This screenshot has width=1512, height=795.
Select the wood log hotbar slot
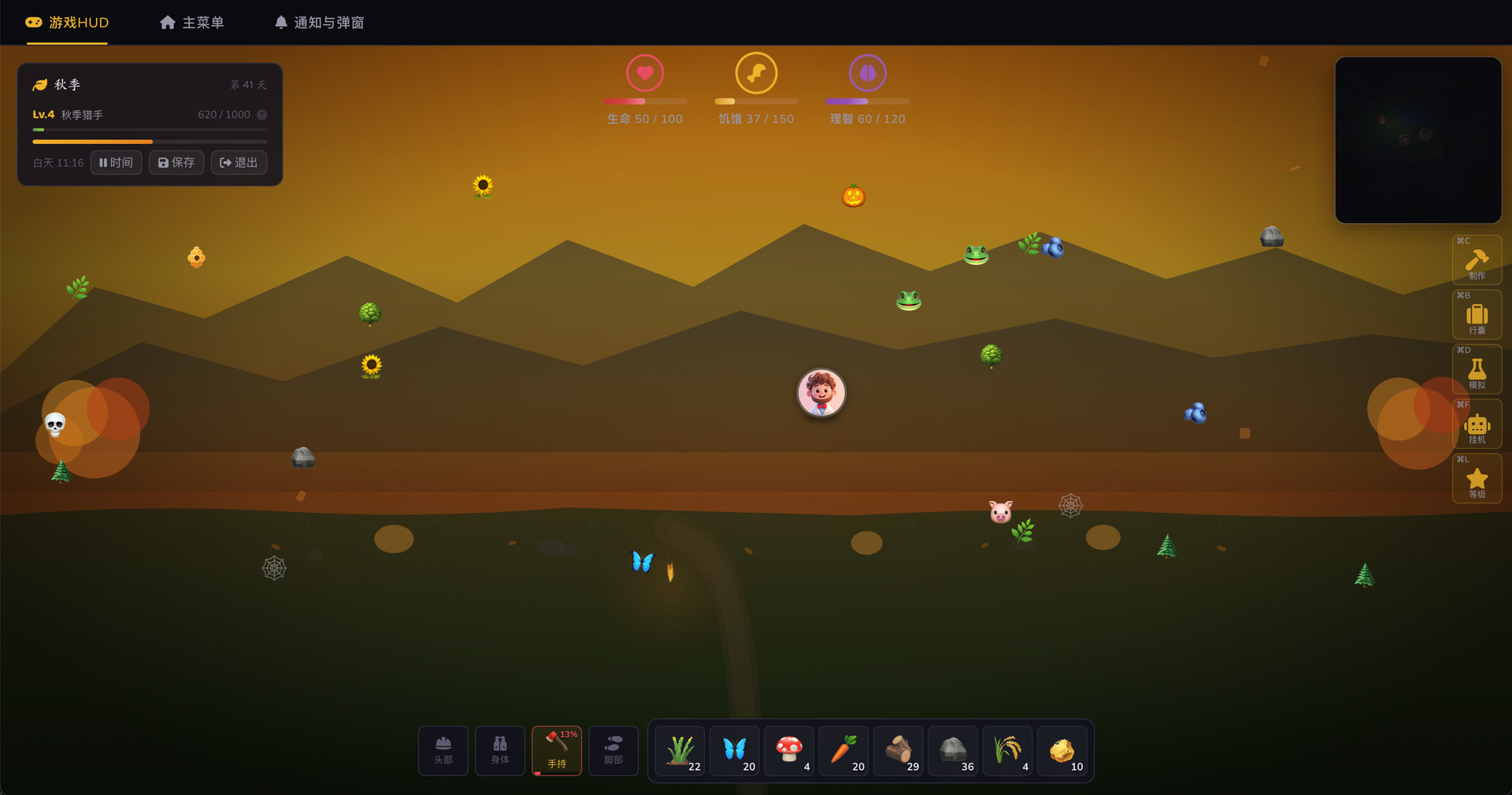tap(899, 751)
